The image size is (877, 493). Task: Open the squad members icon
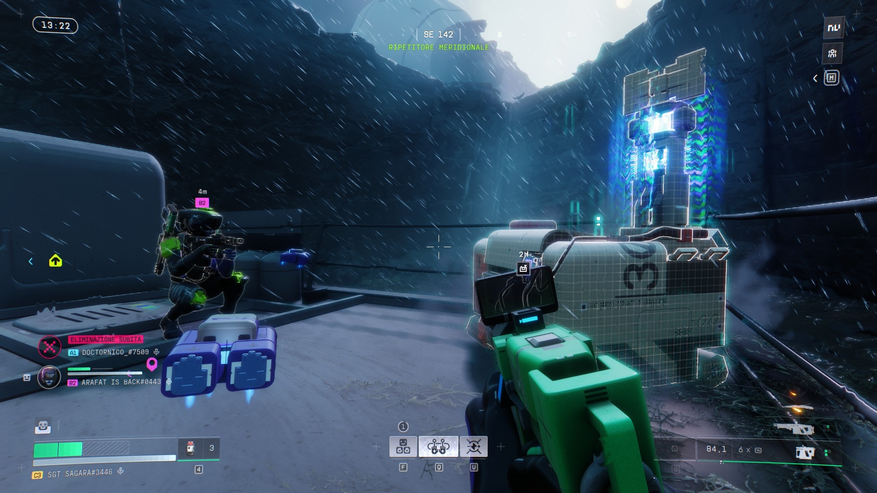[x=832, y=54]
